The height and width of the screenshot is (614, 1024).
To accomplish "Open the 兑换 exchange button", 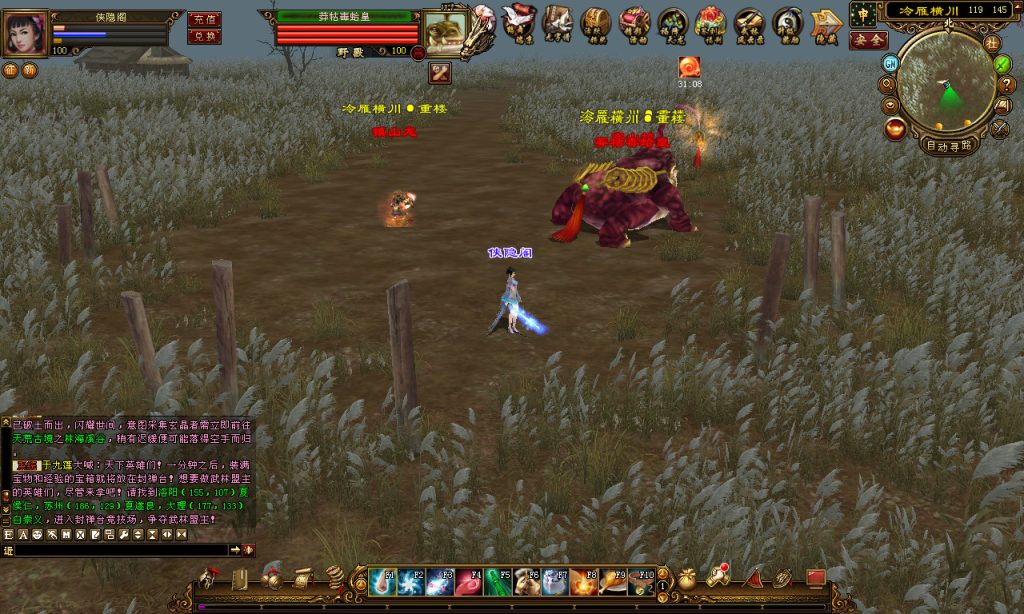I will (204, 36).
